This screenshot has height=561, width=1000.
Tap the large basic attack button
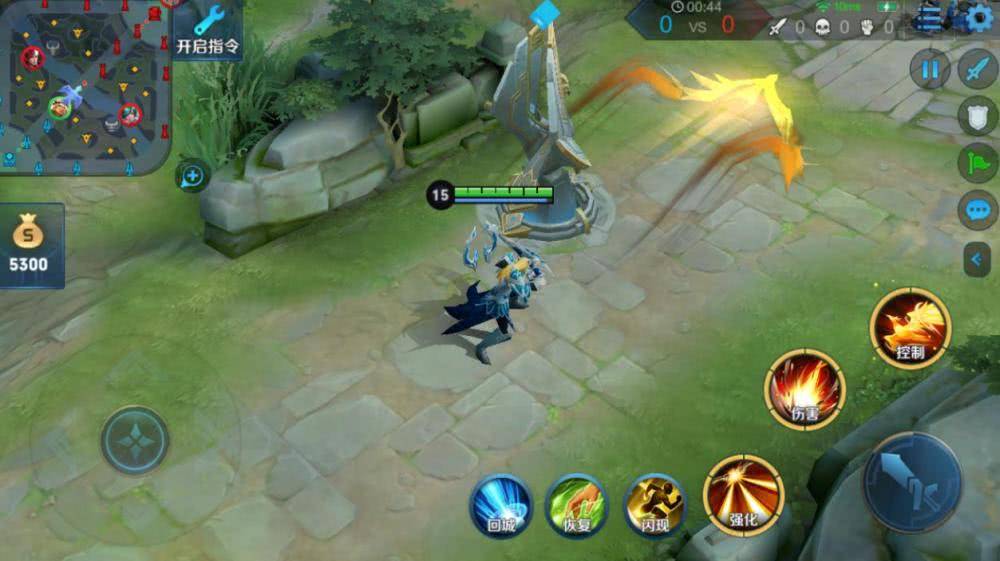pyautogui.click(x=911, y=483)
